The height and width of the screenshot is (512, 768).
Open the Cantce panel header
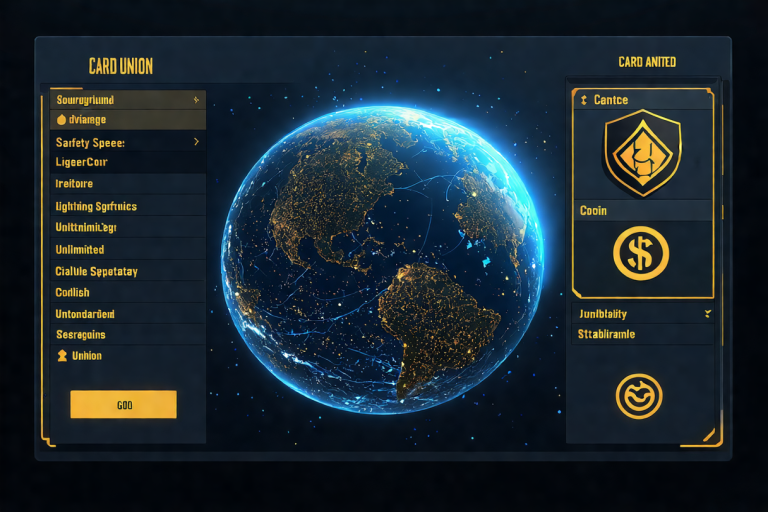(x=641, y=100)
